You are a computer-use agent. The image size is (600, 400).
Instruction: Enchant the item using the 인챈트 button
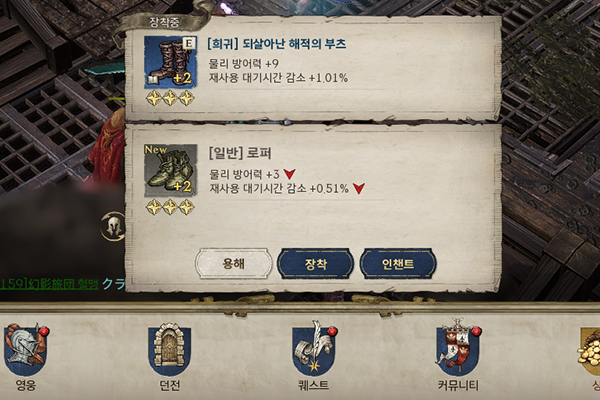point(398,263)
